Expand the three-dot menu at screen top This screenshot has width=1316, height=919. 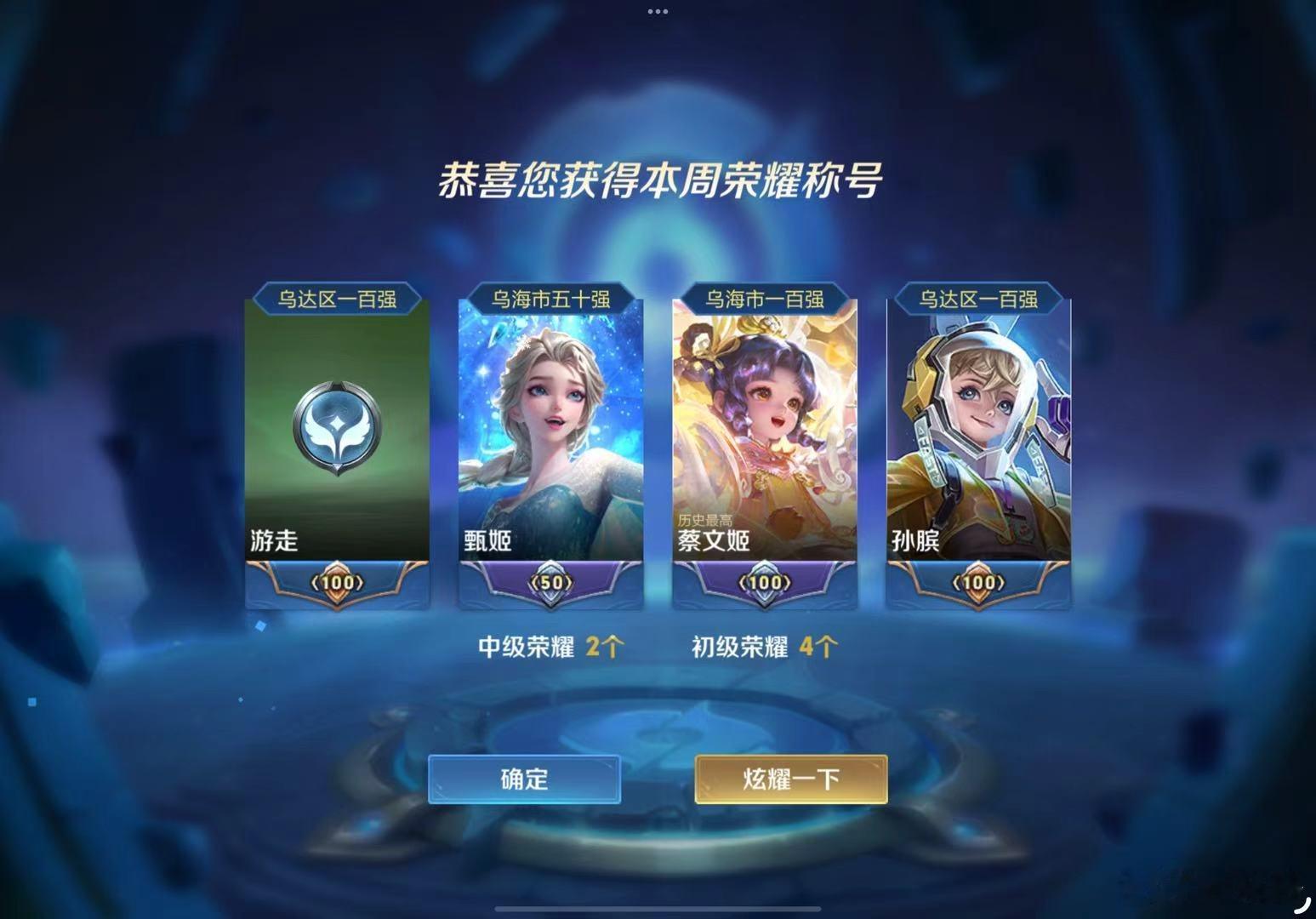657,11
